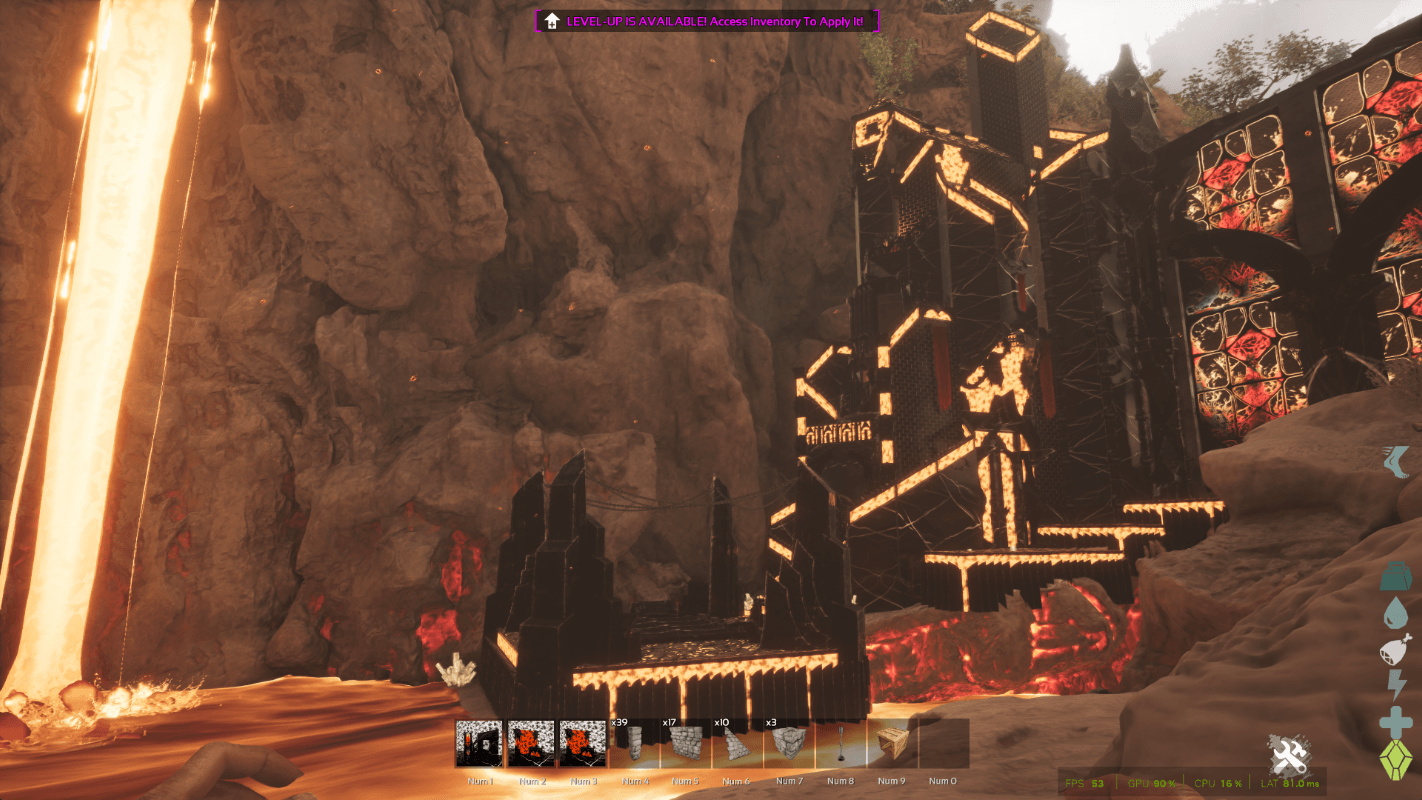Image resolution: width=1422 pixels, height=800 pixels.
Task: Select the lava structure piece in slot Num 2
Action: pyautogui.click(x=531, y=744)
